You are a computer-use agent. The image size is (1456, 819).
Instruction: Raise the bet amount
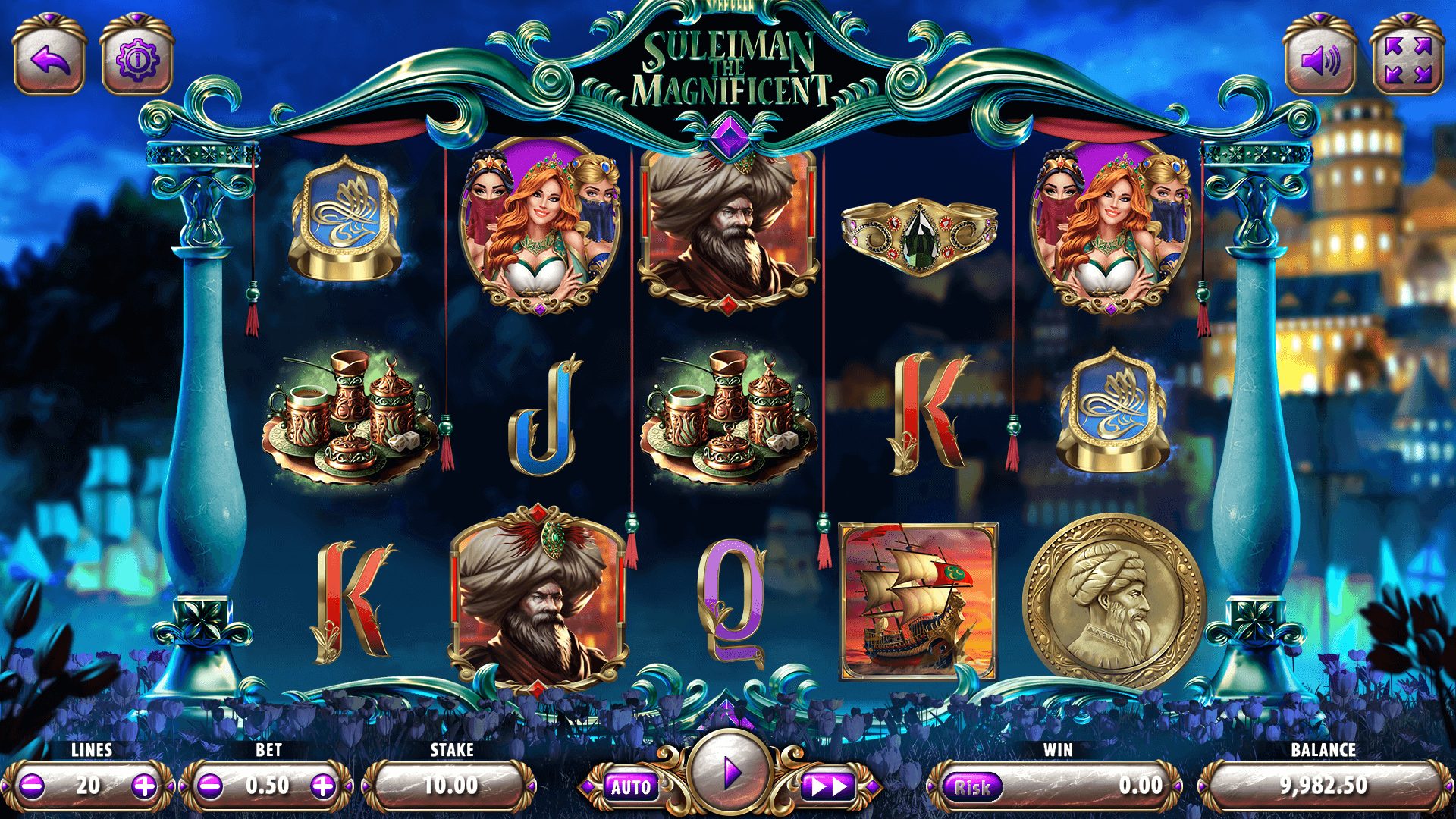pos(323,786)
